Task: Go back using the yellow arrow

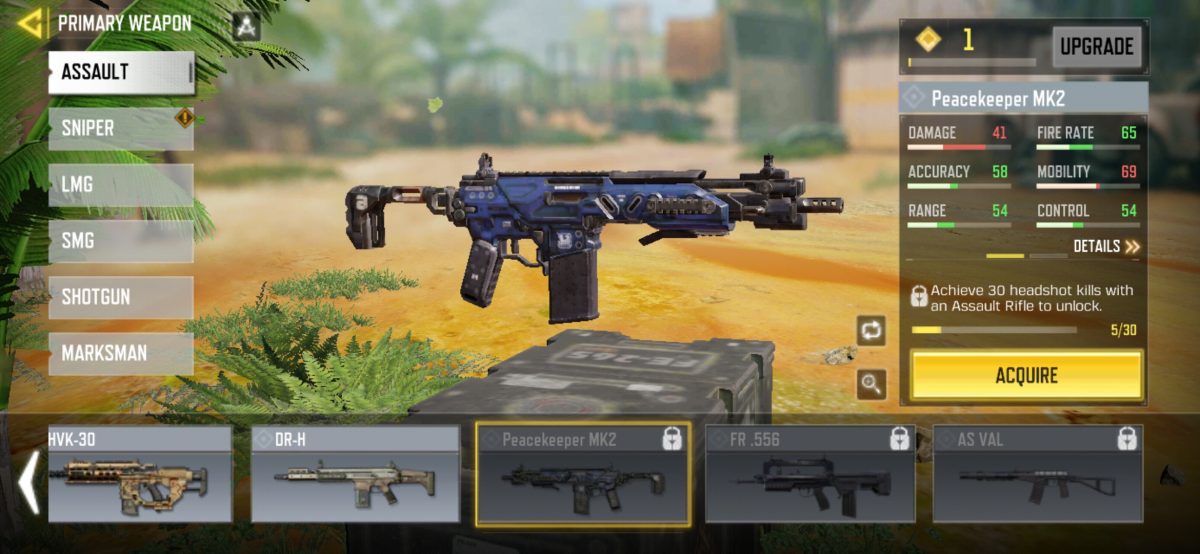Action: click(x=30, y=23)
